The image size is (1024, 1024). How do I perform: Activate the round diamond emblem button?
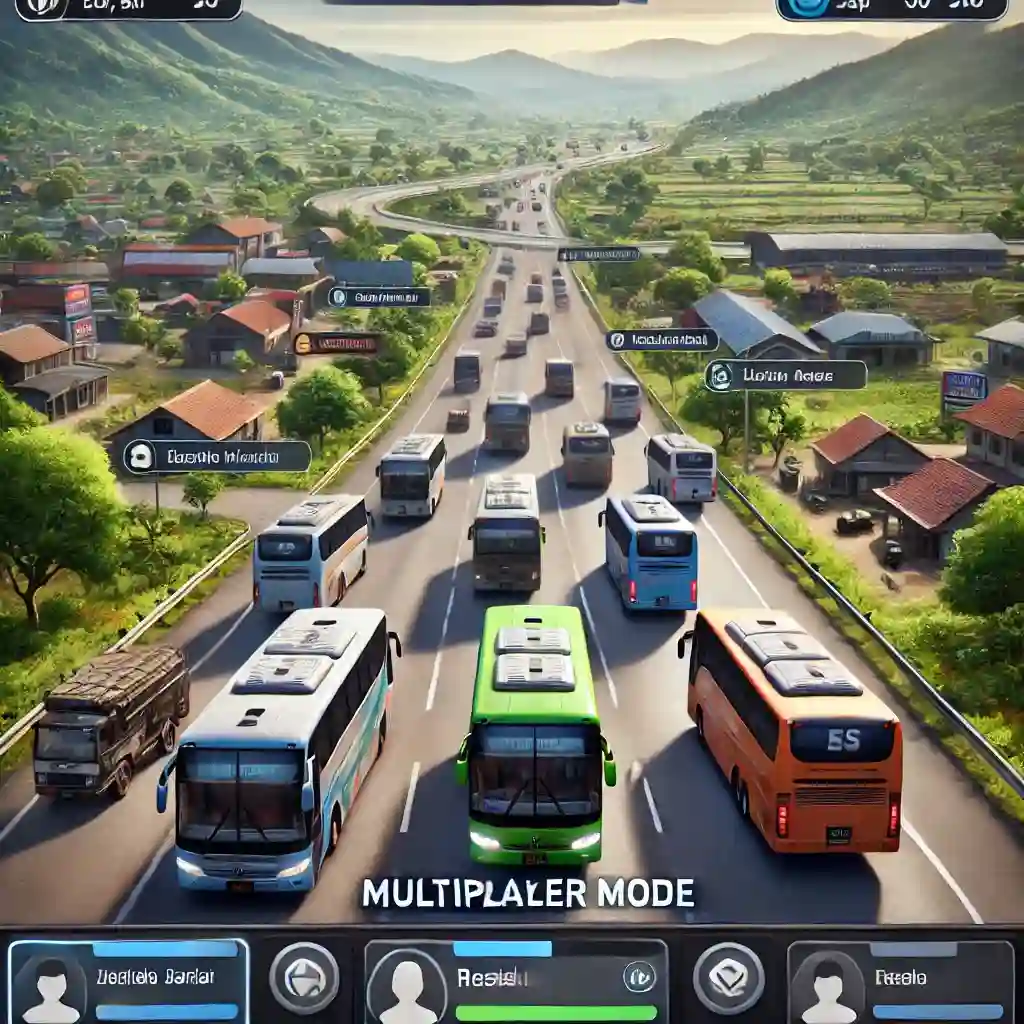click(x=728, y=977)
